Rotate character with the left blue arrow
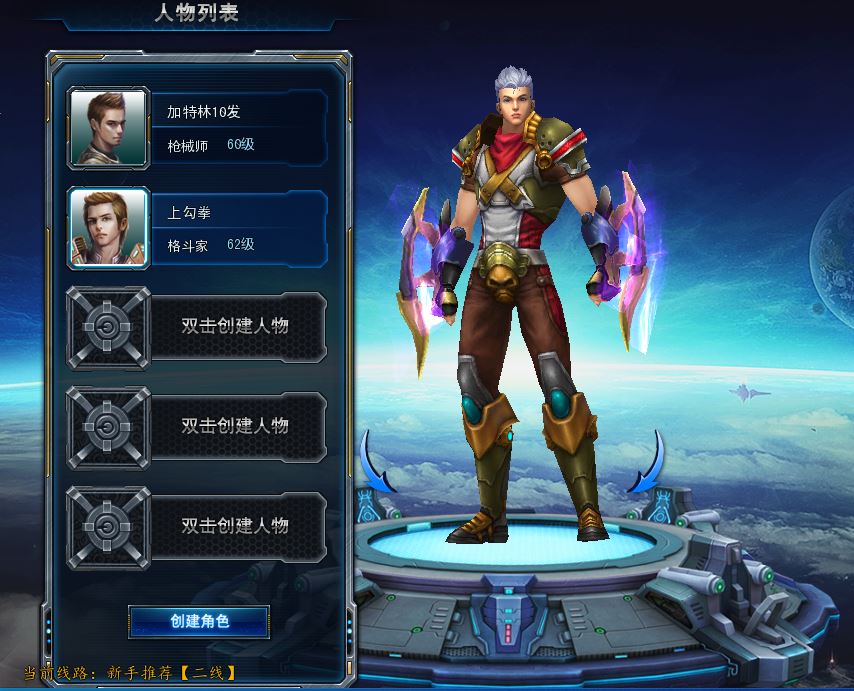Screen dimensions: 854x691 pos(377,463)
